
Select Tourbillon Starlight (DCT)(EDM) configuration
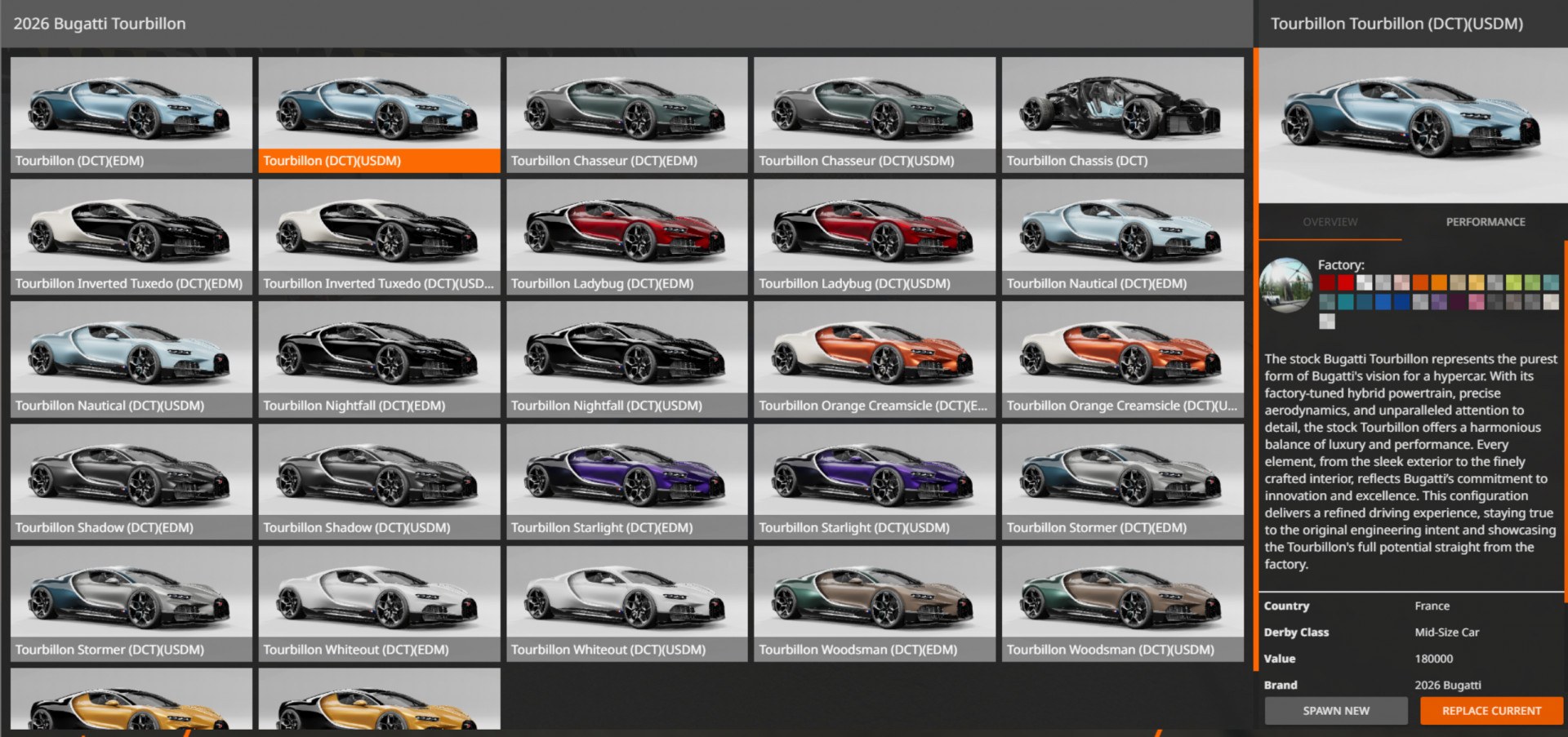[626, 482]
